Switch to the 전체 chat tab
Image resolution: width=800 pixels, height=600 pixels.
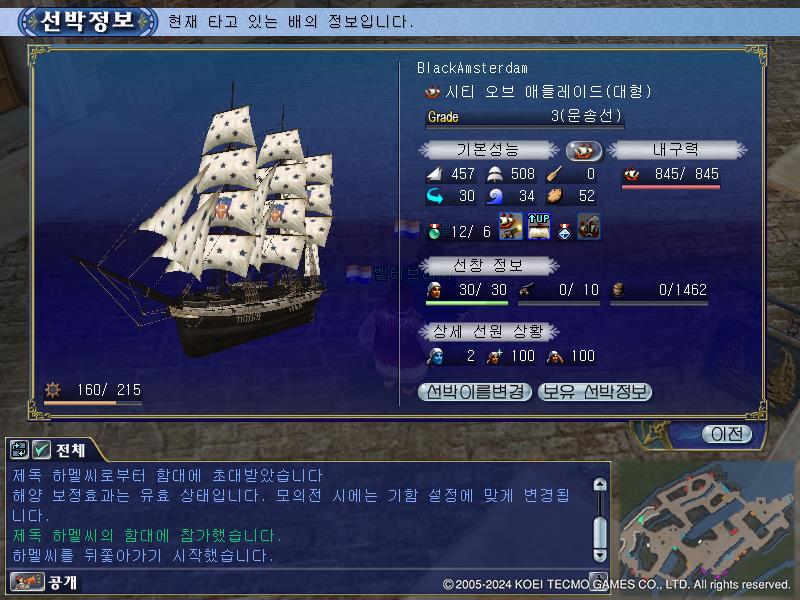71,450
